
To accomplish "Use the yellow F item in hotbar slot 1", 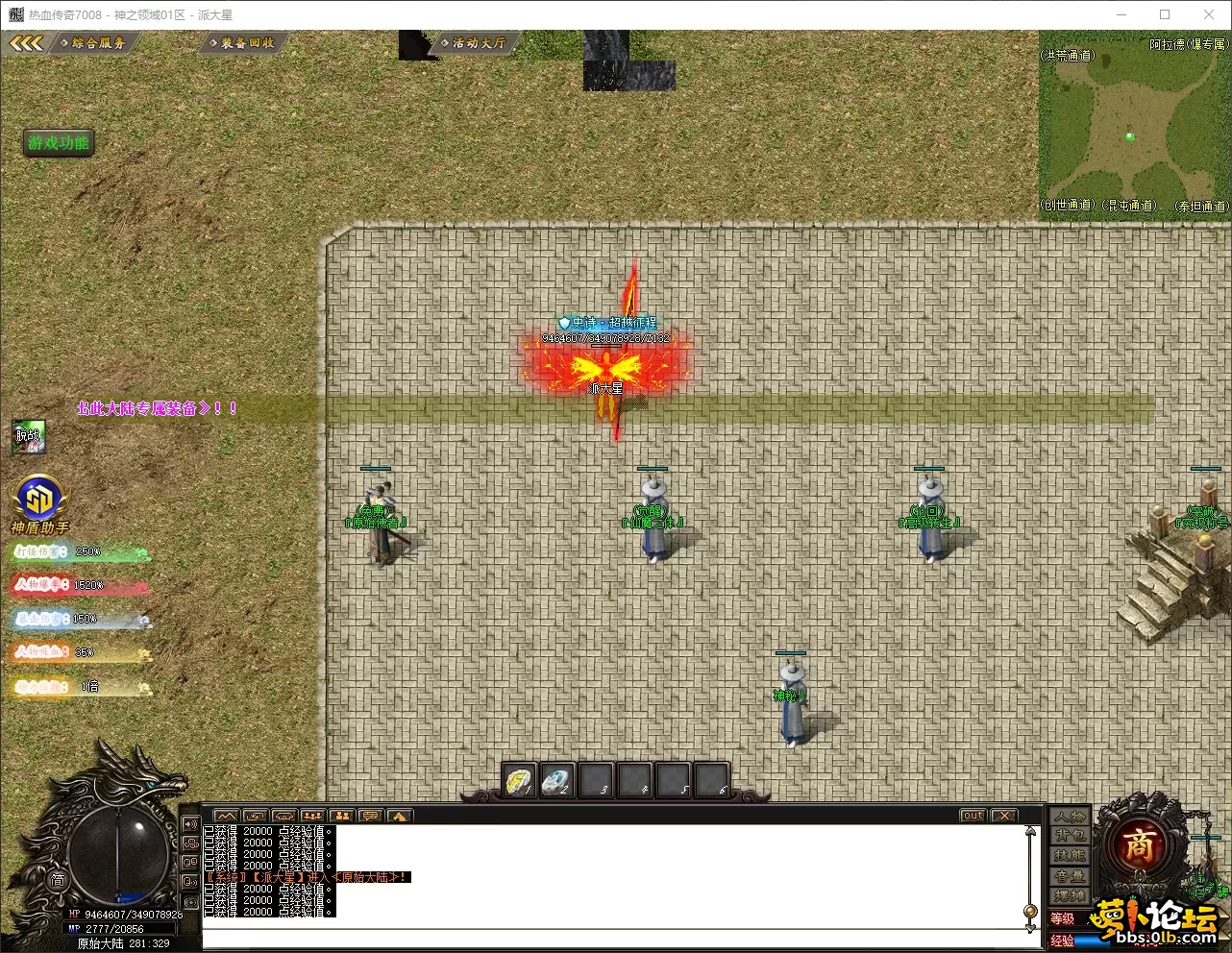I will tap(520, 781).
